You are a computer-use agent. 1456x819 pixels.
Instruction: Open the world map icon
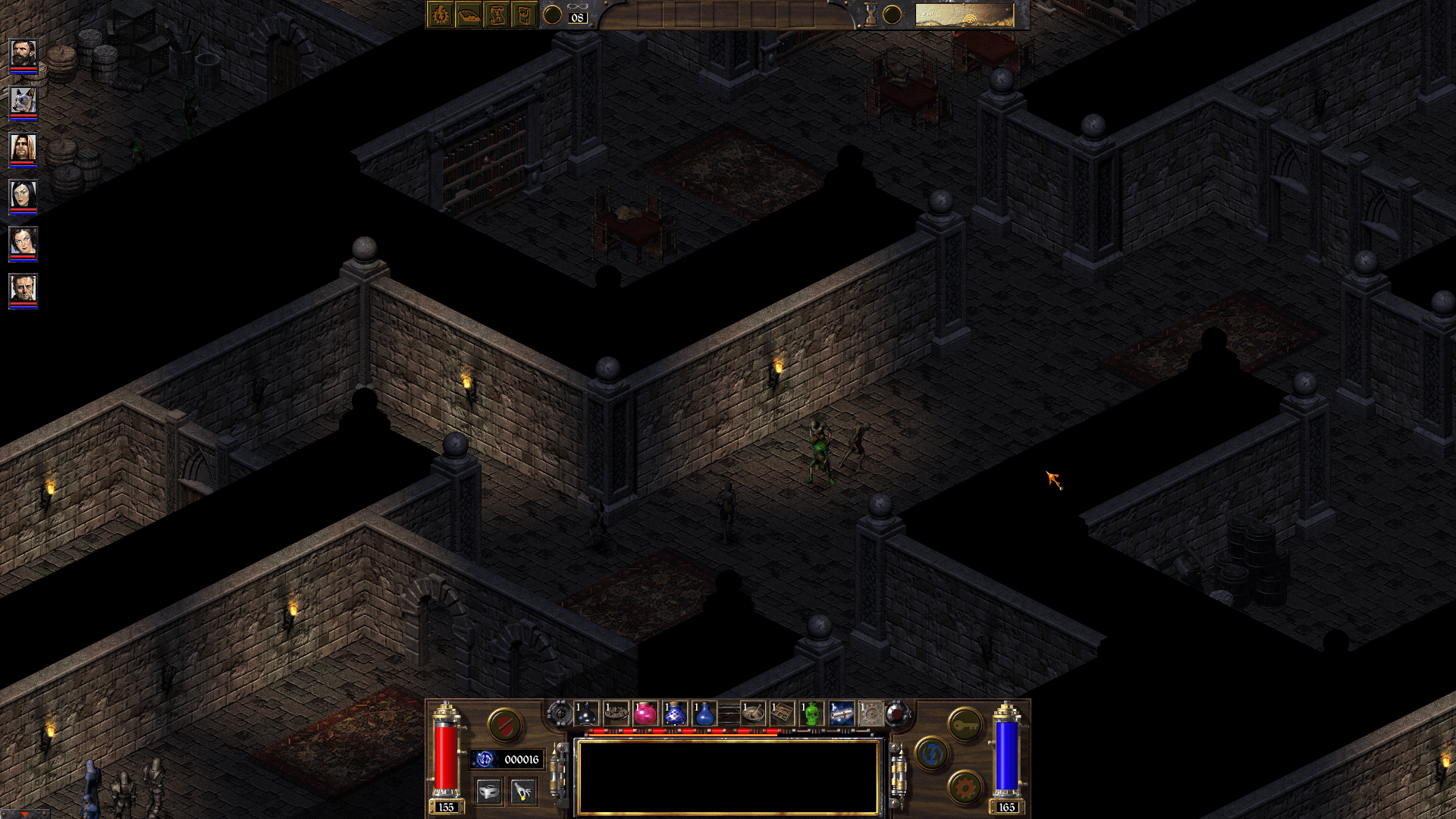pyautogui.click(x=525, y=14)
